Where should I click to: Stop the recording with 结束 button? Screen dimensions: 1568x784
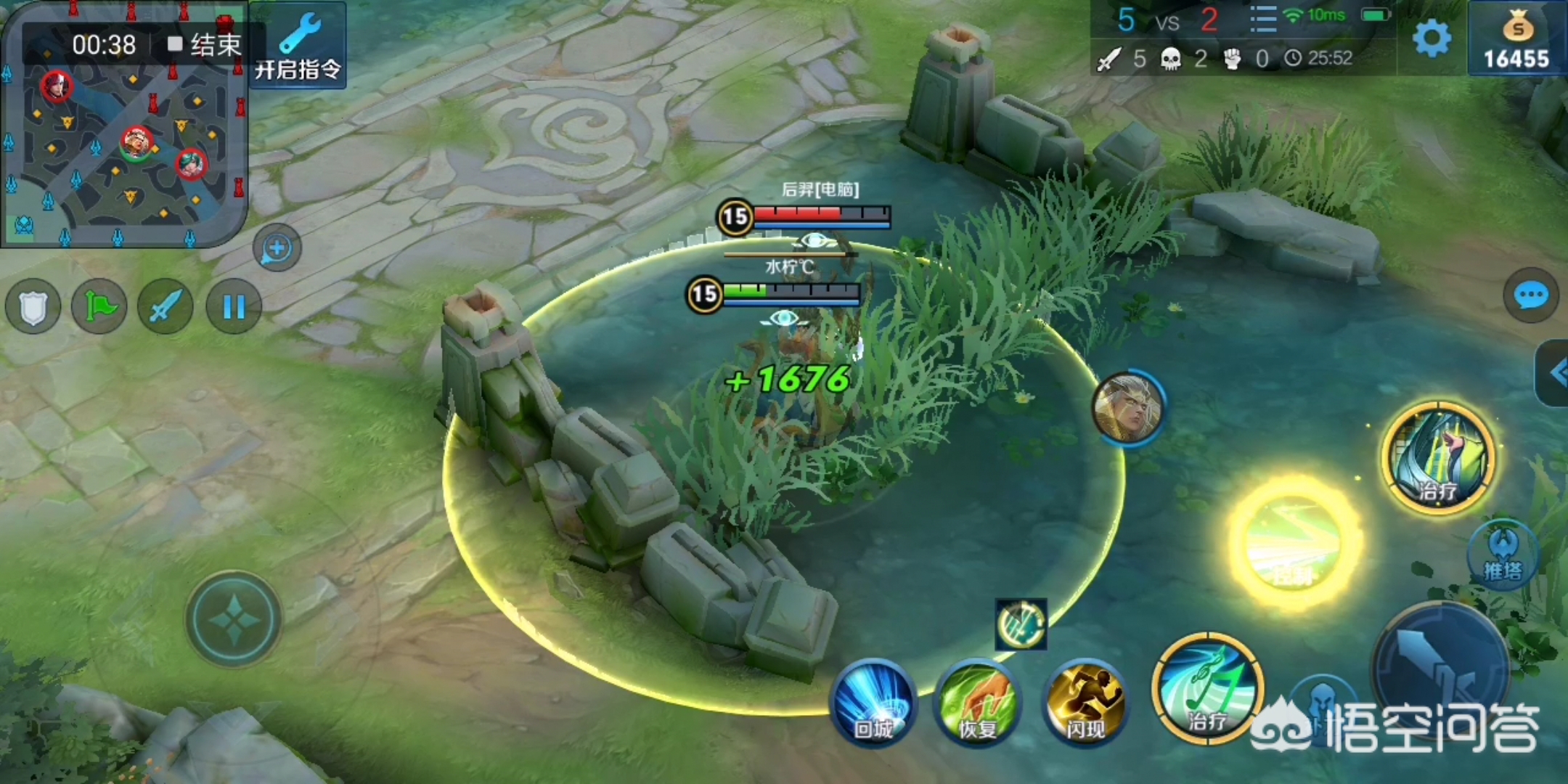(205, 45)
